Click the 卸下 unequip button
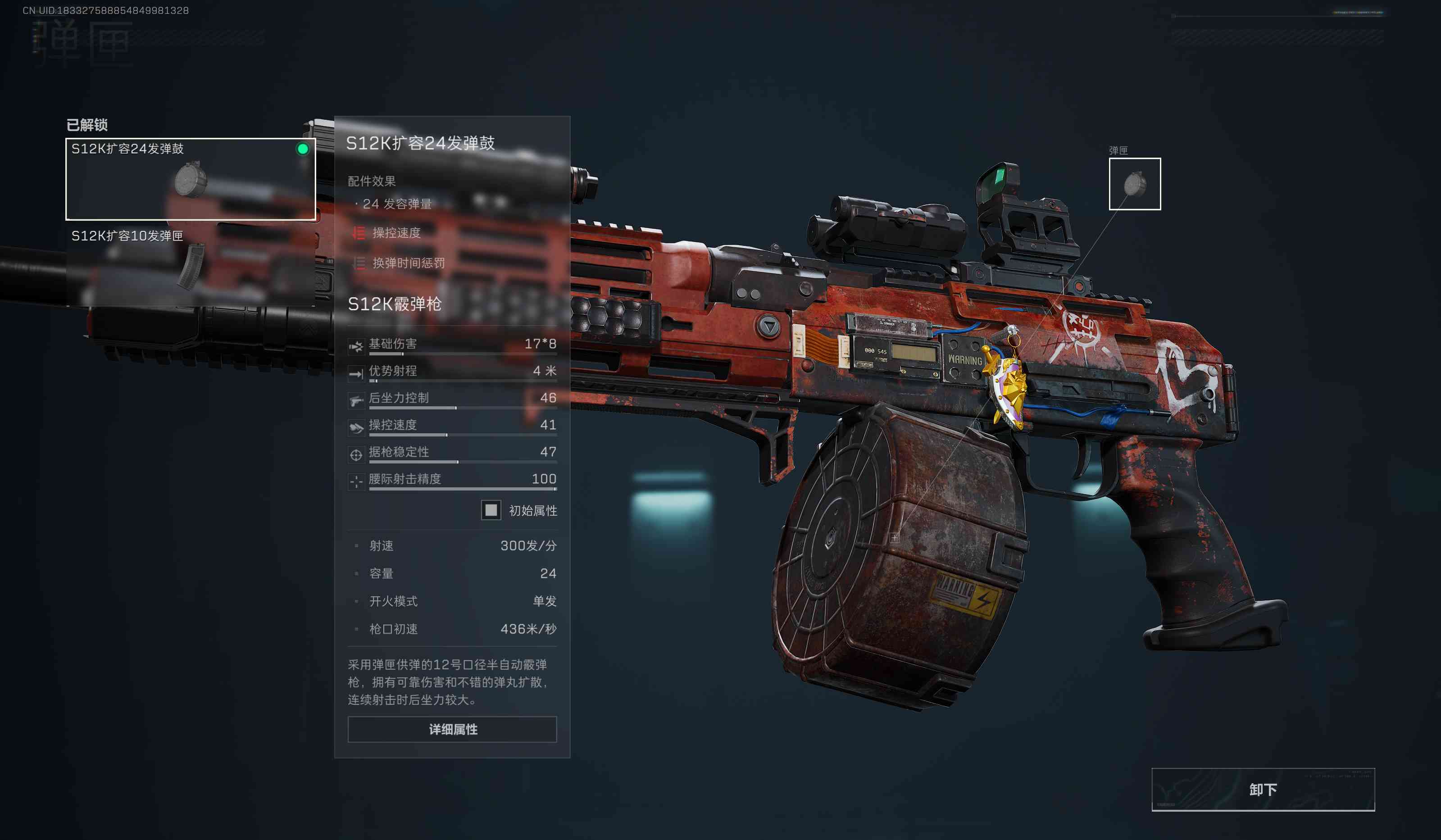Image resolution: width=1441 pixels, height=840 pixels. click(1263, 789)
